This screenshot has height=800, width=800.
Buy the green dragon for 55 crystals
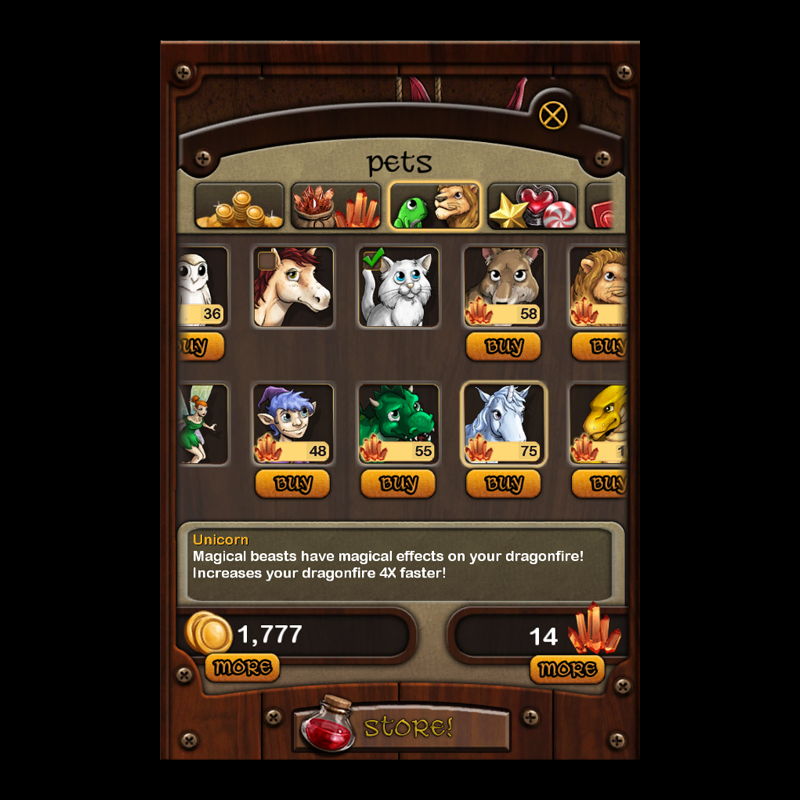[398, 484]
